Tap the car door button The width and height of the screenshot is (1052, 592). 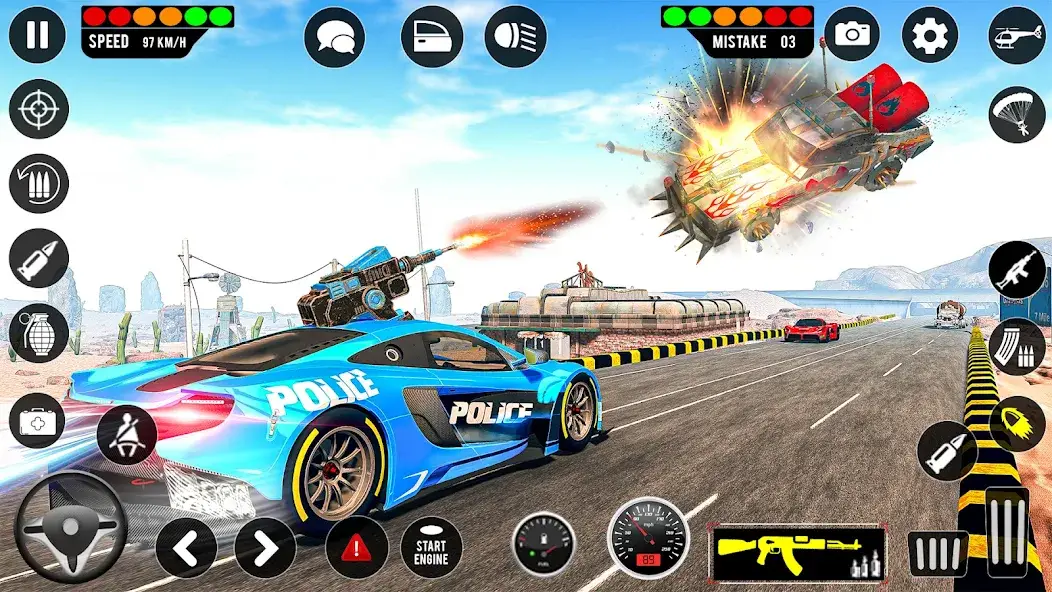[x=432, y=37]
